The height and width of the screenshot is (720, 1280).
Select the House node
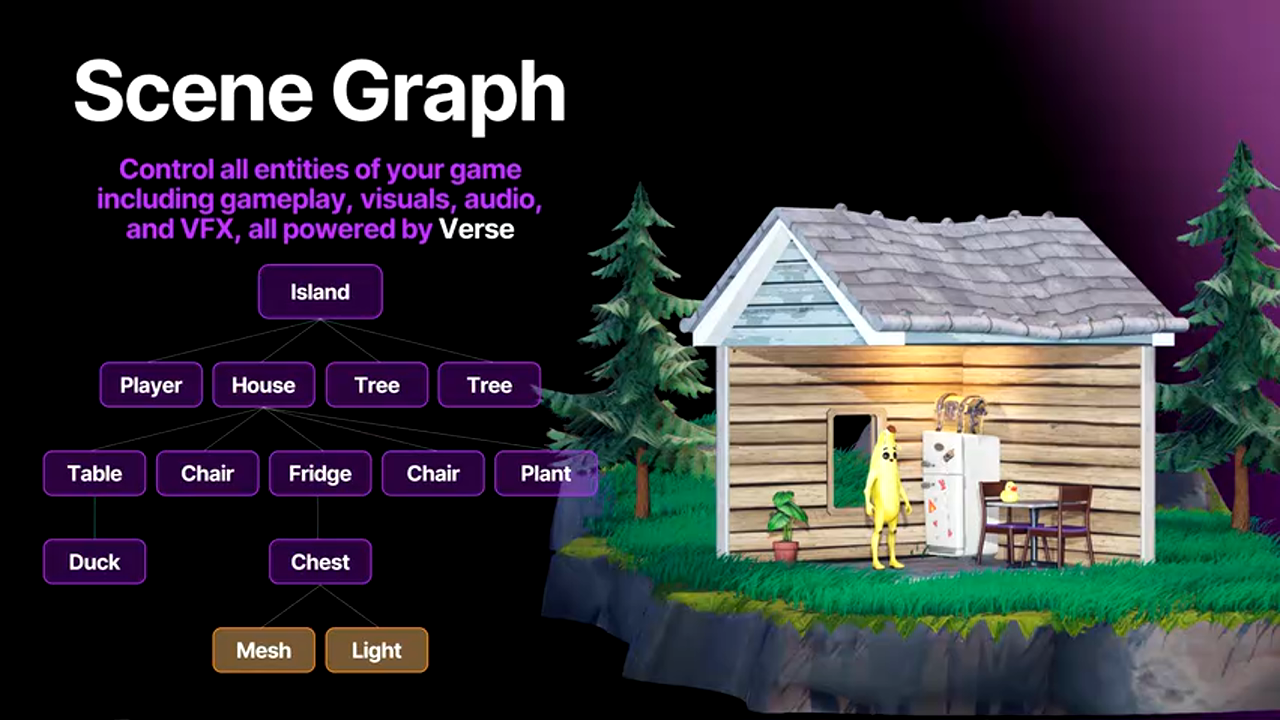tap(263, 385)
